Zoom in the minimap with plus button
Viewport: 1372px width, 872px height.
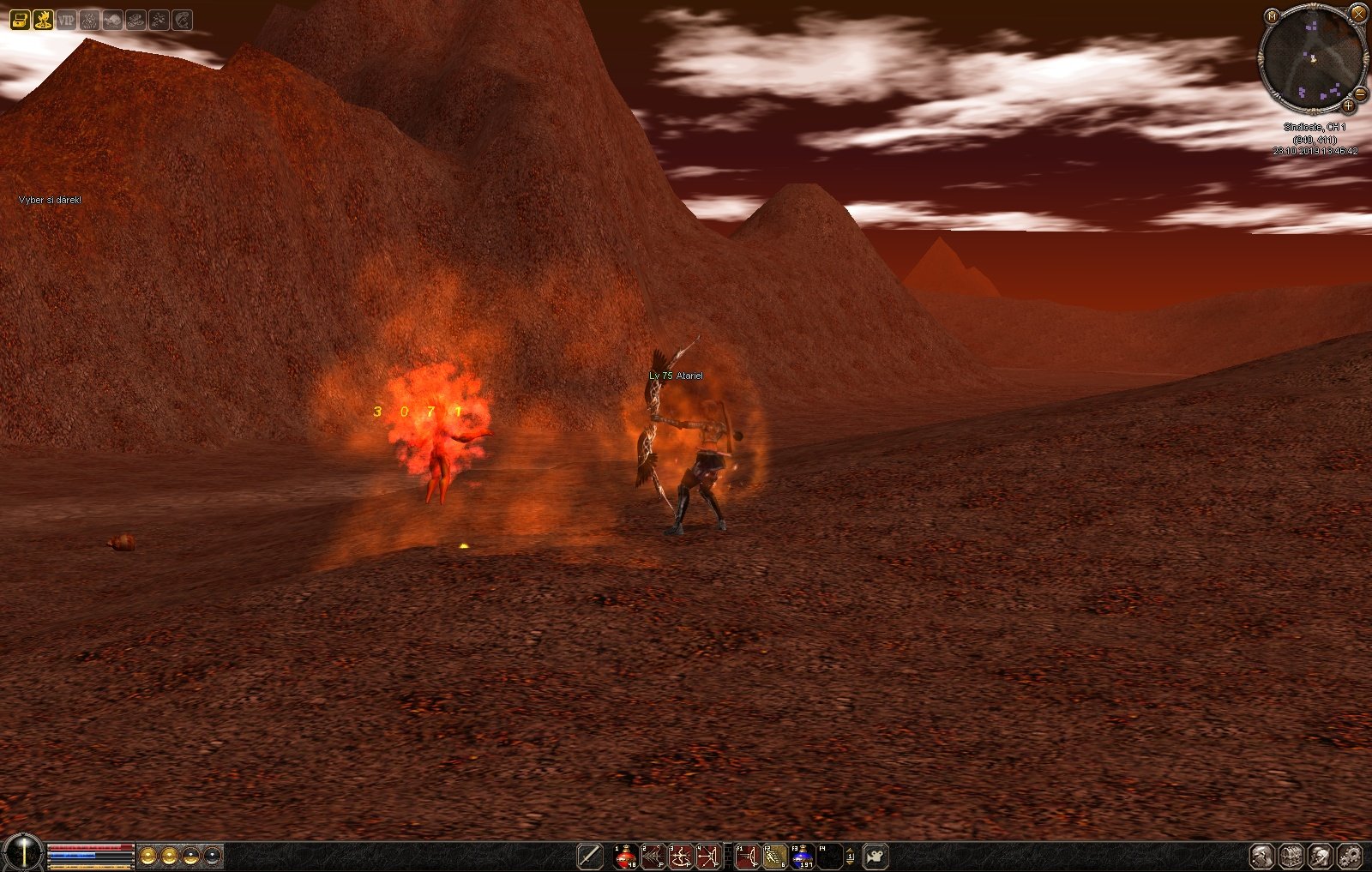1348,106
